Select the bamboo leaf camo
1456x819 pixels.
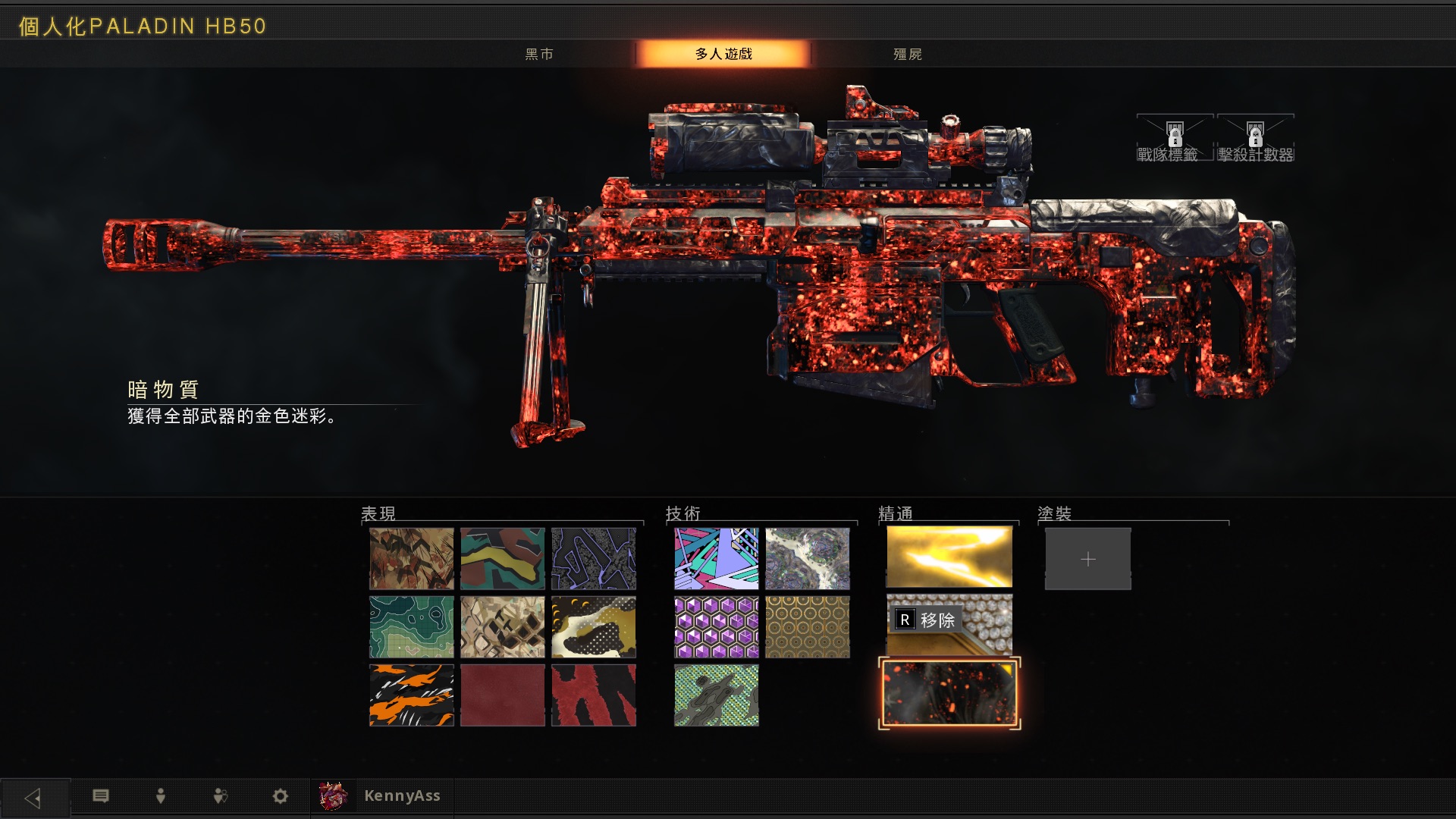[x=411, y=559]
